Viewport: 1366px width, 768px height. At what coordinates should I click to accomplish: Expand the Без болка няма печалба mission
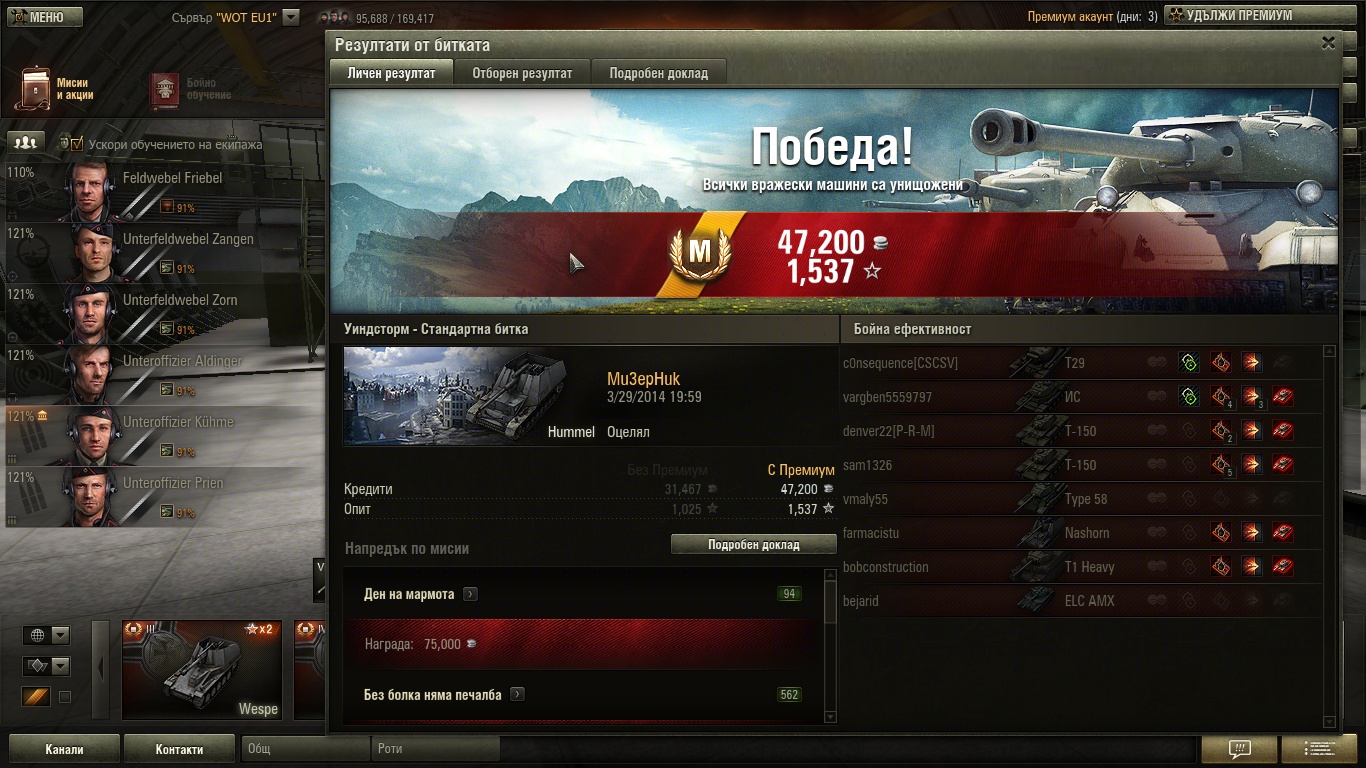pyautogui.click(x=517, y=694)
